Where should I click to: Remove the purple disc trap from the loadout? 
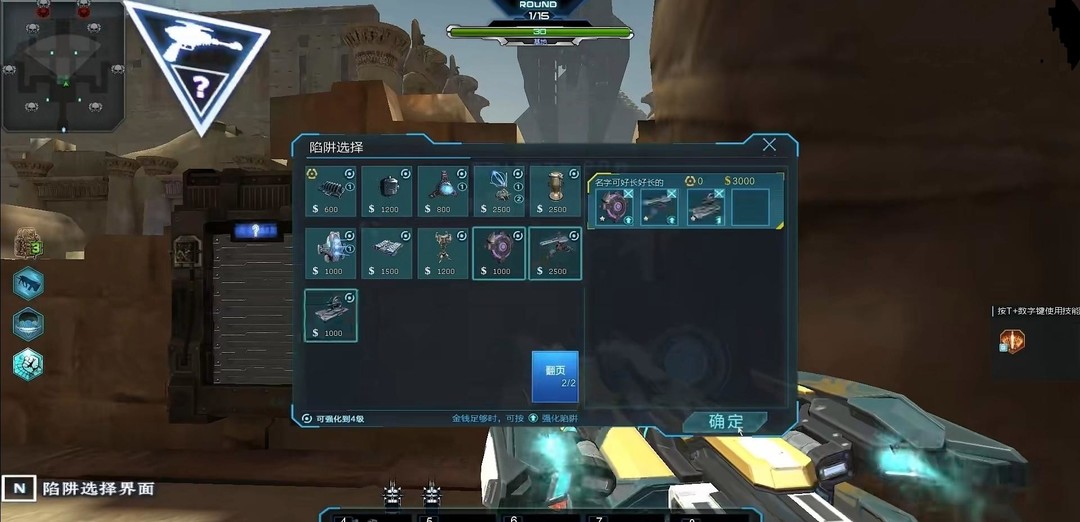[x=628, y=193]
